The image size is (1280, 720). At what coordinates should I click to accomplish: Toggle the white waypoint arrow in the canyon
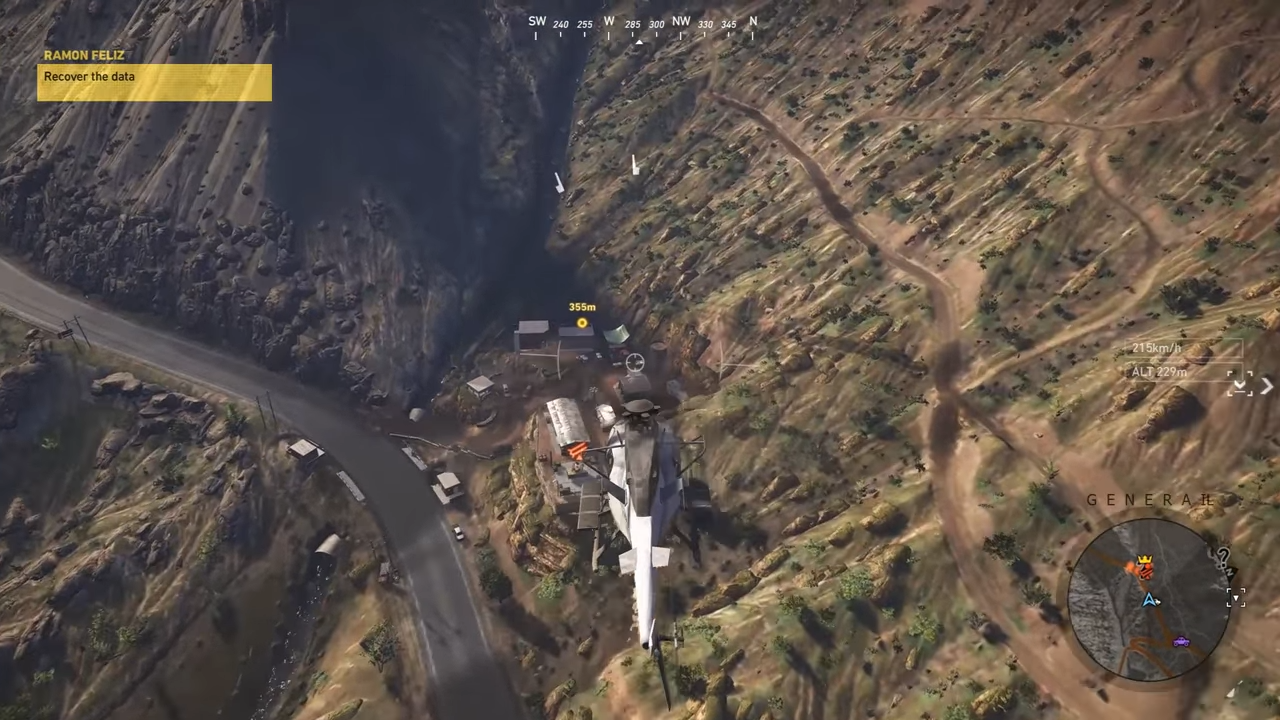(x=558, y=184)
